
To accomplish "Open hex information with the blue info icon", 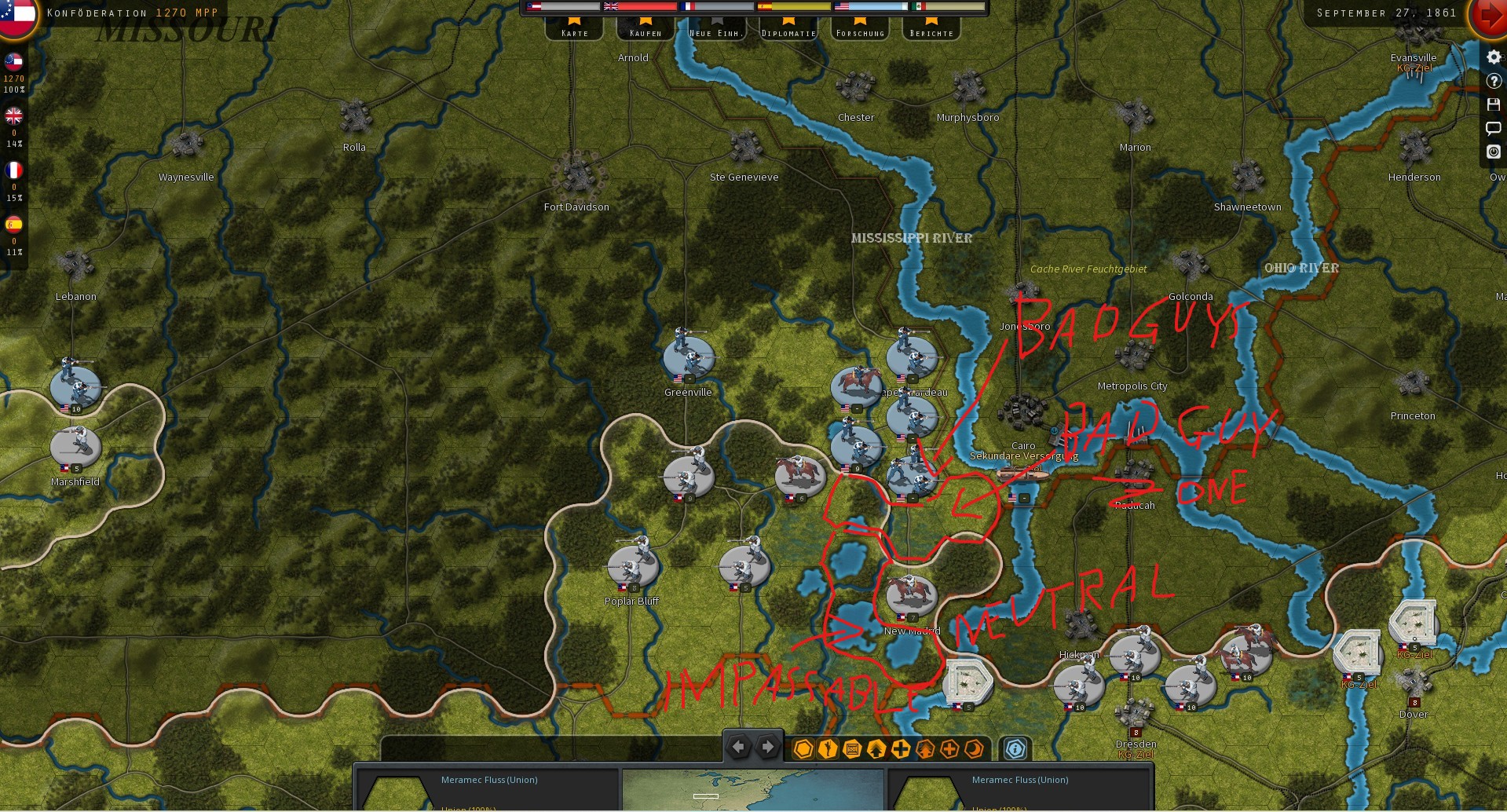I will tap(1015, 749).
